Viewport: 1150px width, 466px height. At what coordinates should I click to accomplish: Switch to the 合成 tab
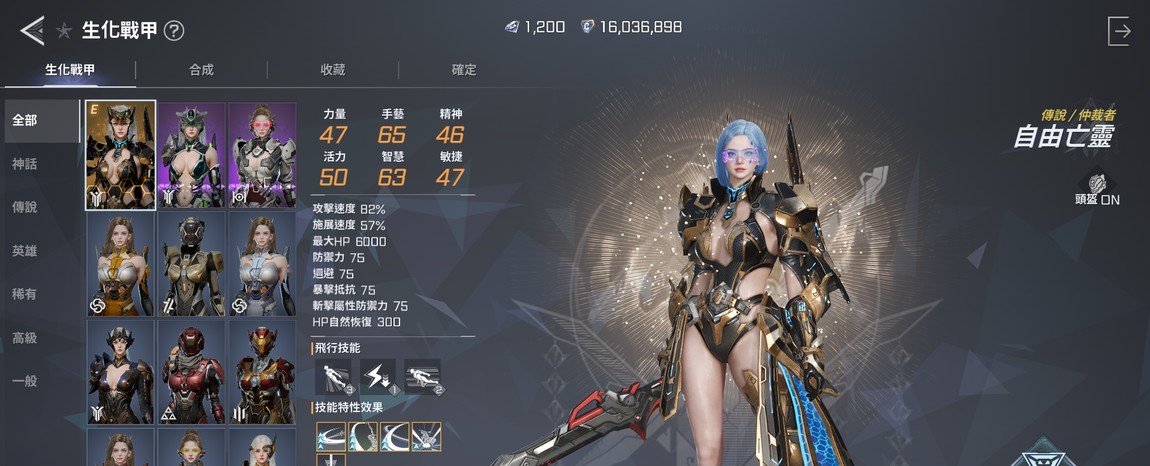pos(201,70)
